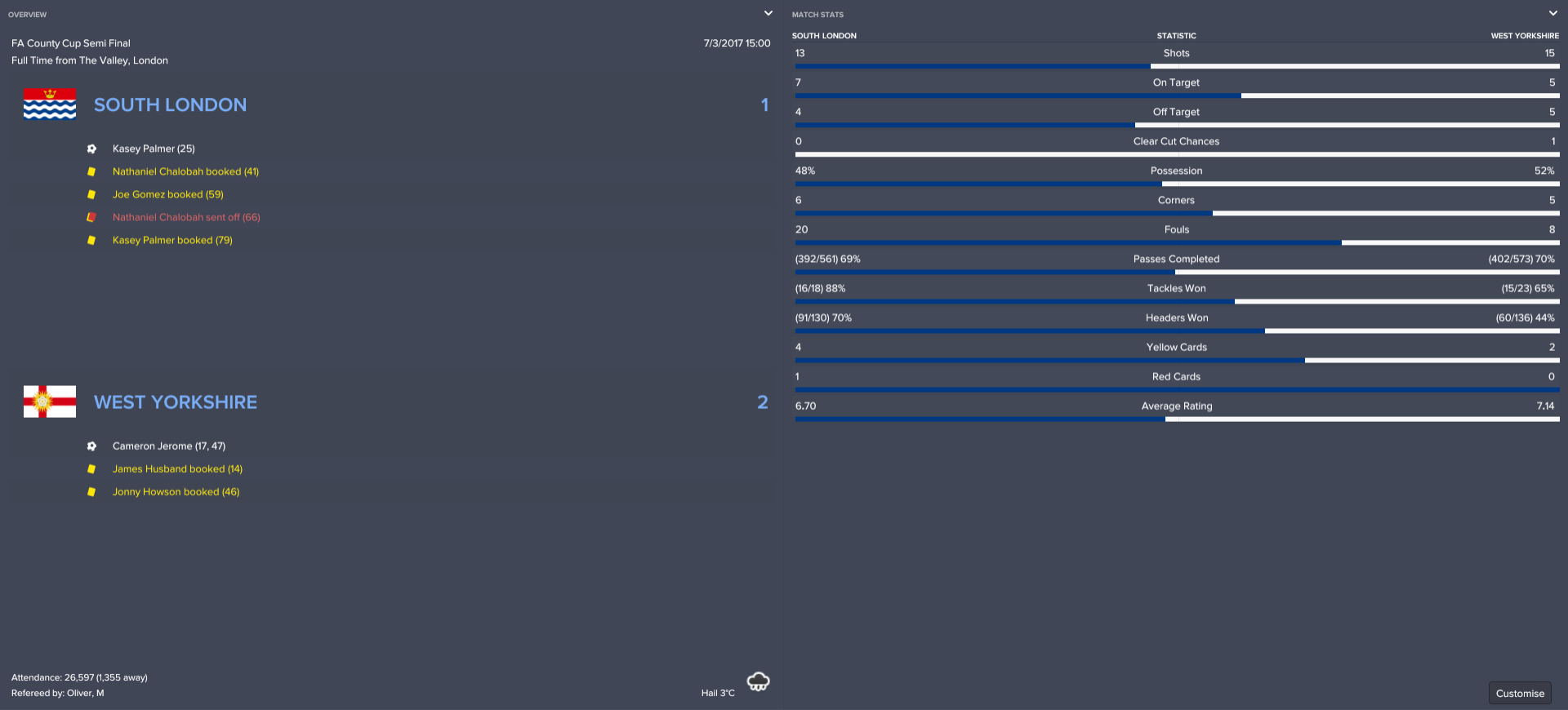
Task: View Nathaniel Chalobah booked (41) event
Action: click(185, 171)
